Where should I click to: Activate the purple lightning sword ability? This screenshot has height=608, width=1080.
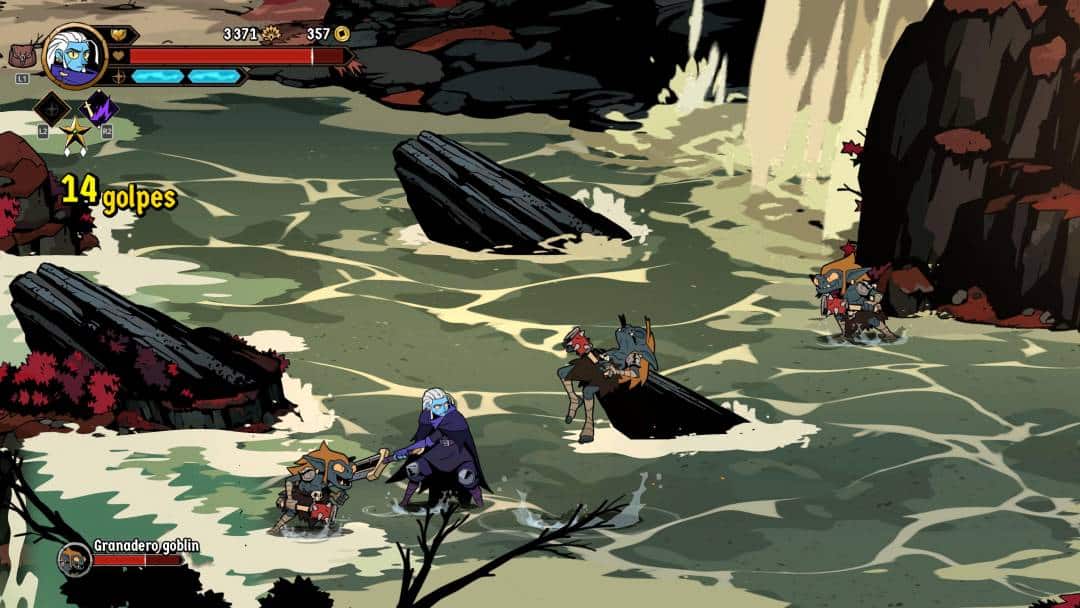click(x=99, y=108)
